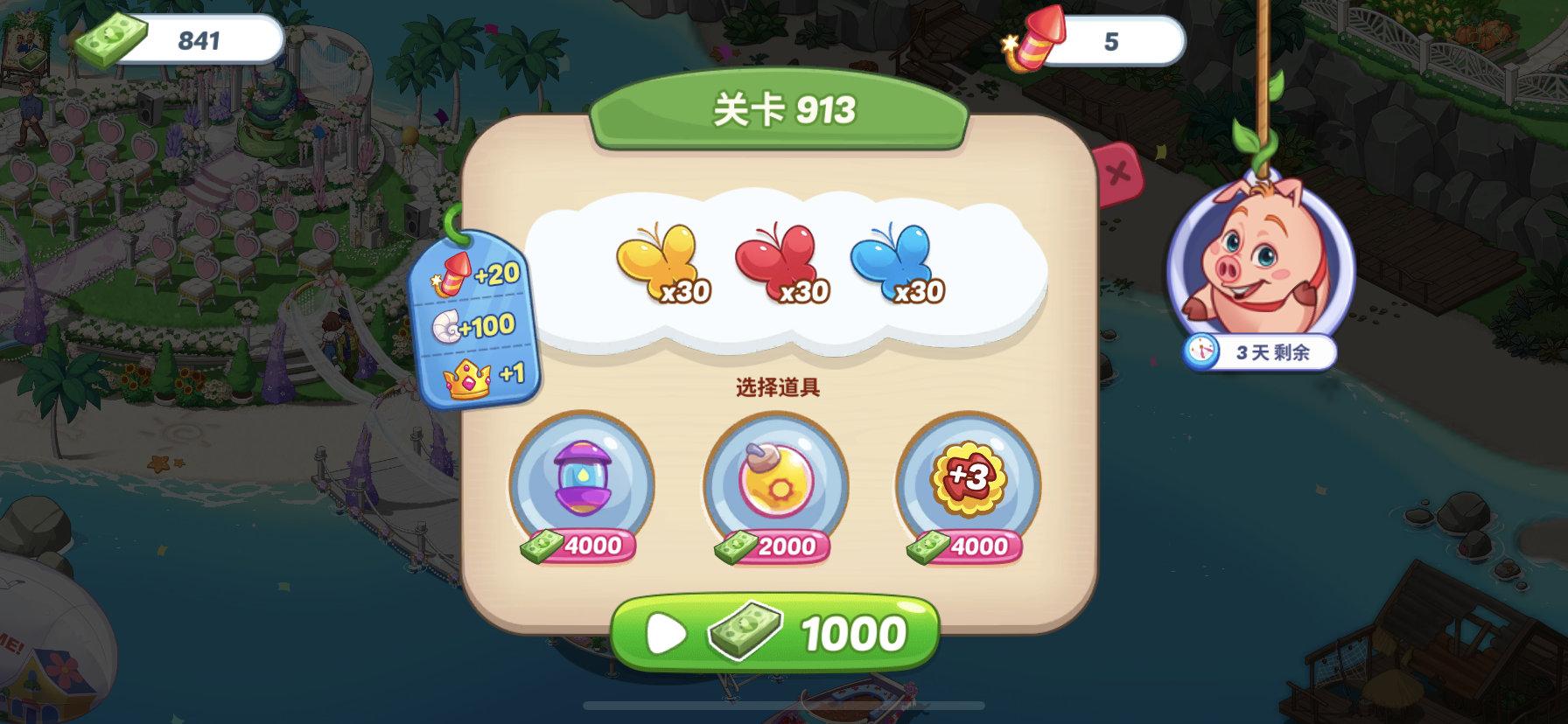1568x724 pixels.
Task: Click the 3 days remaining timer badge
Action: [x=1260, y=353]
